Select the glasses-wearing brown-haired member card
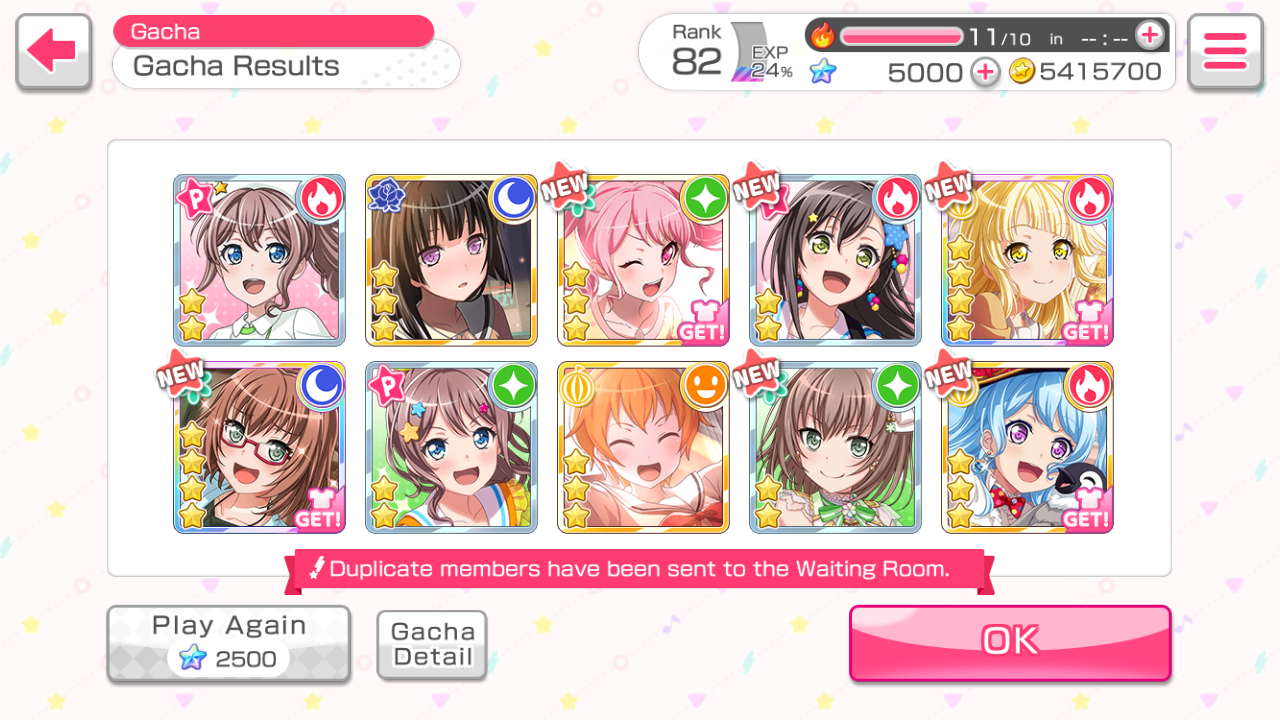The image size is (1280, 720). coord(259,447)
